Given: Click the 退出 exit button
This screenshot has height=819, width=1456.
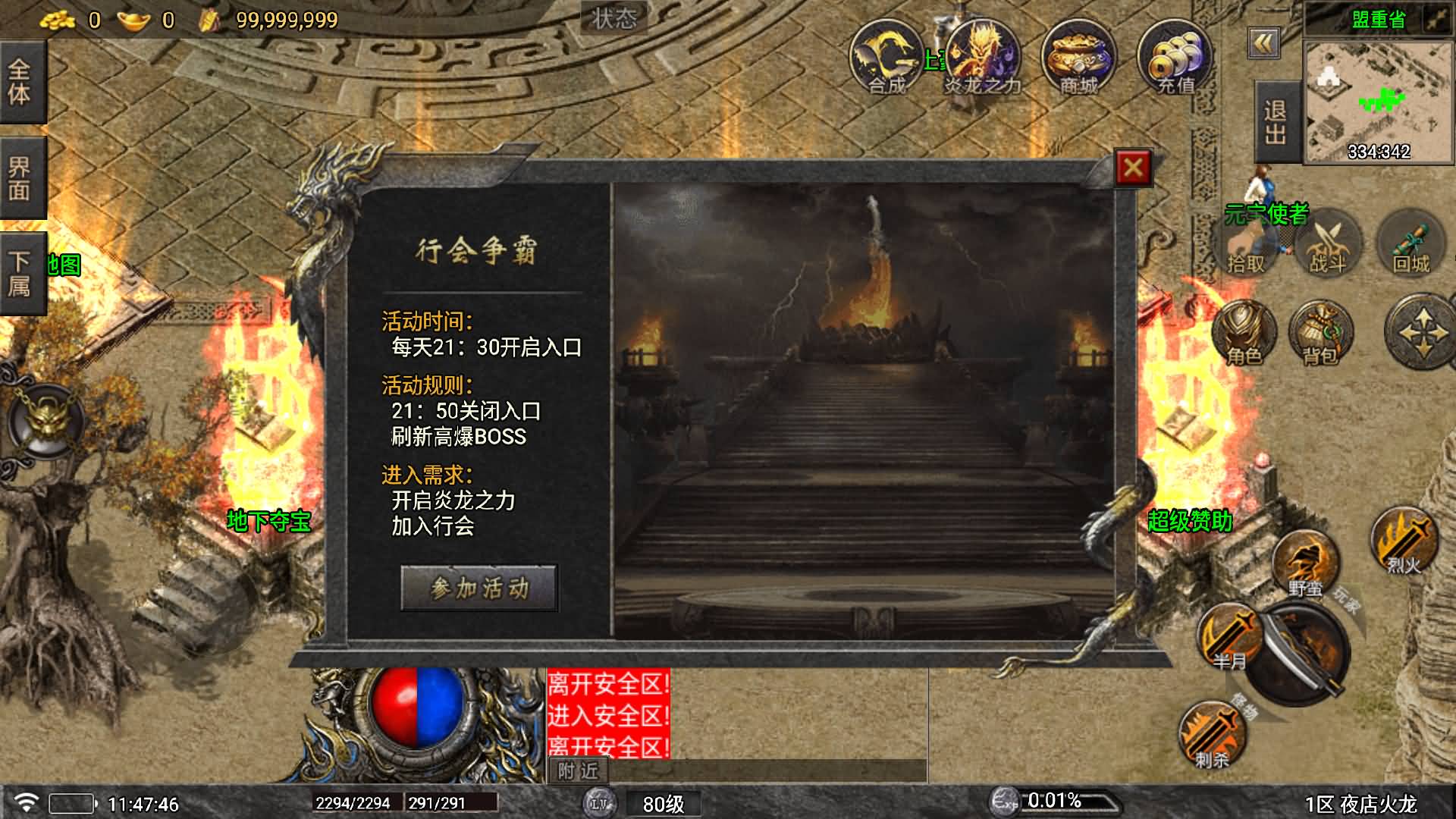Looking at the screenshot, I should point(1276,122).
